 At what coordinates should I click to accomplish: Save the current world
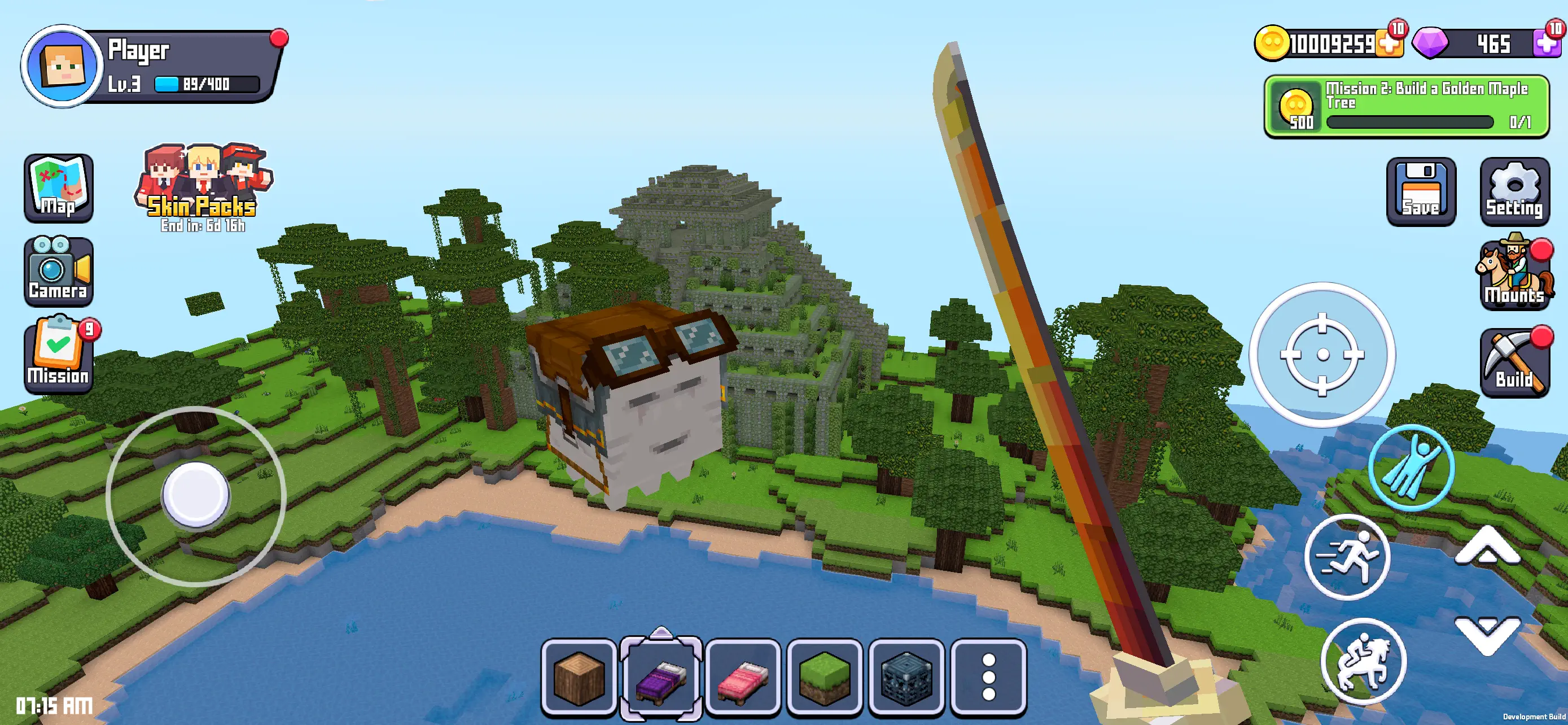[x=1421, y=192]
